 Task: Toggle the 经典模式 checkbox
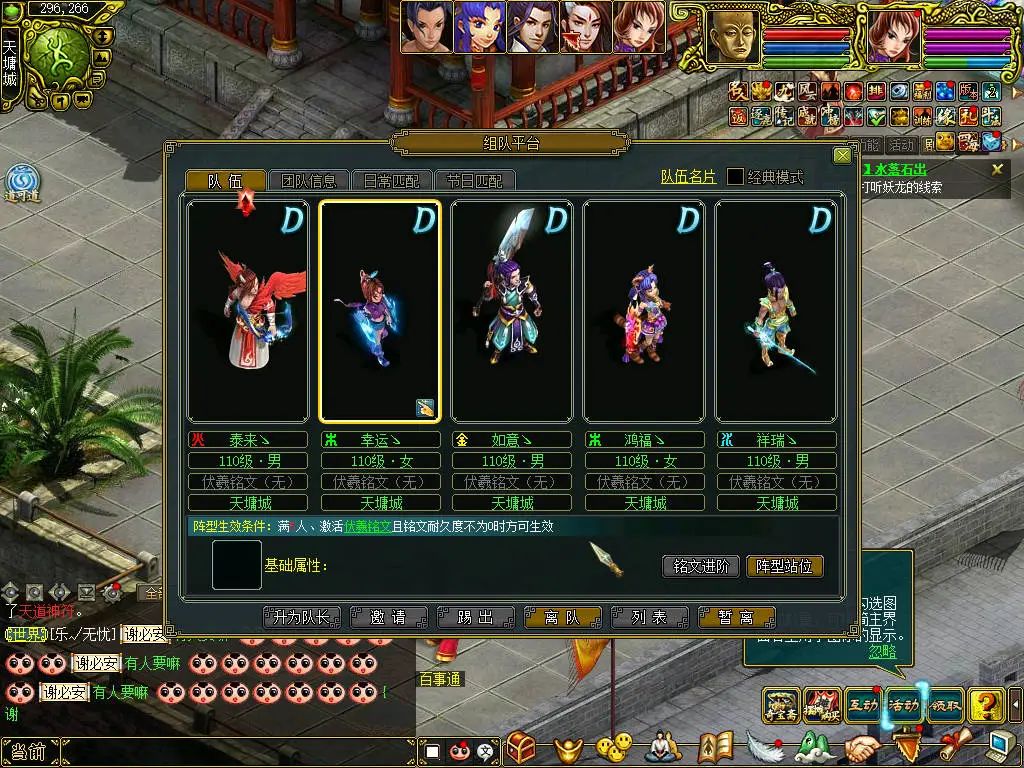pos(735,177)
